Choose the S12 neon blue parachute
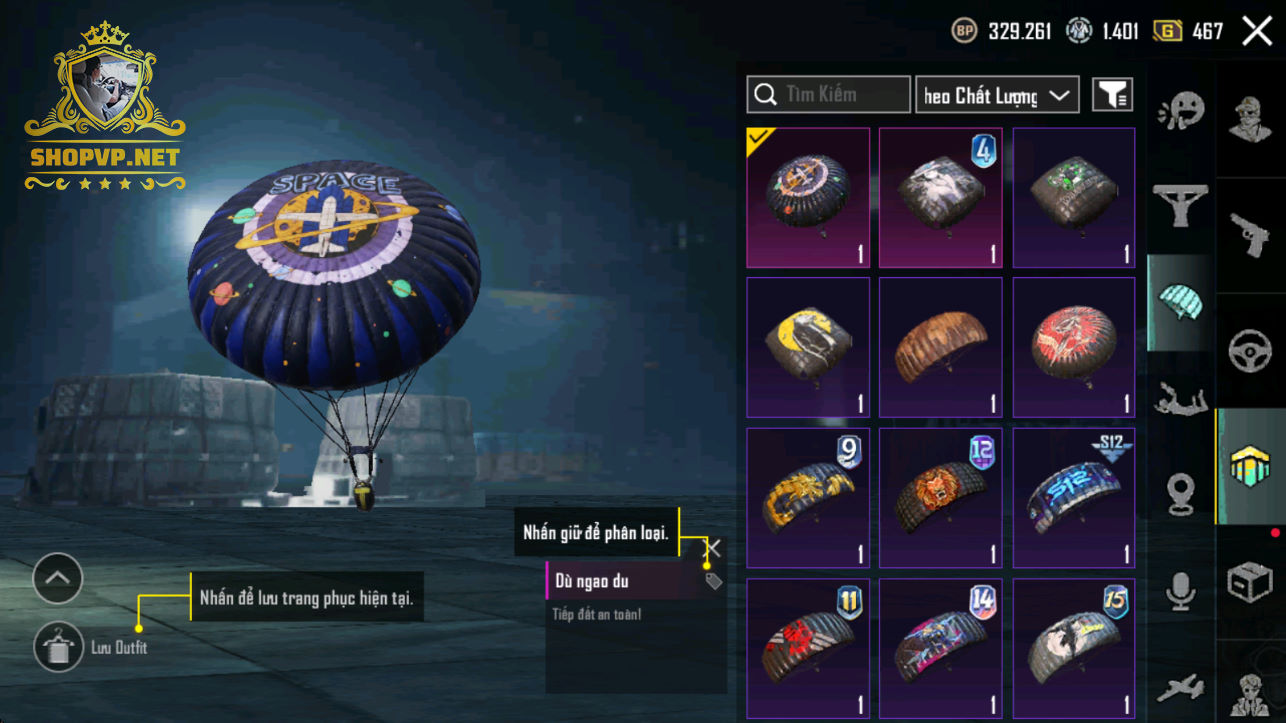The width and height of the screenshot is (1286, 723). 1074,497
